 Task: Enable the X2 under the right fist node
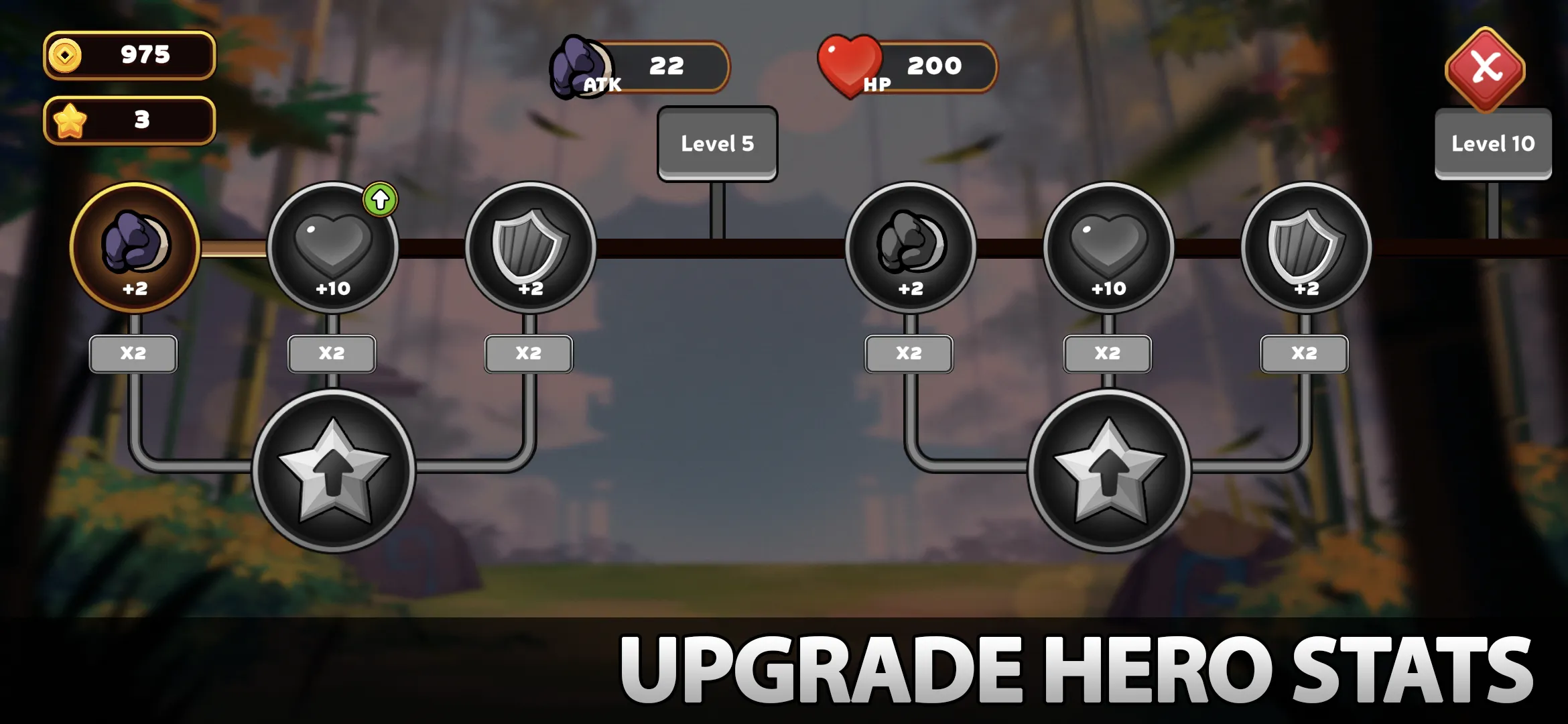(908, 353)
